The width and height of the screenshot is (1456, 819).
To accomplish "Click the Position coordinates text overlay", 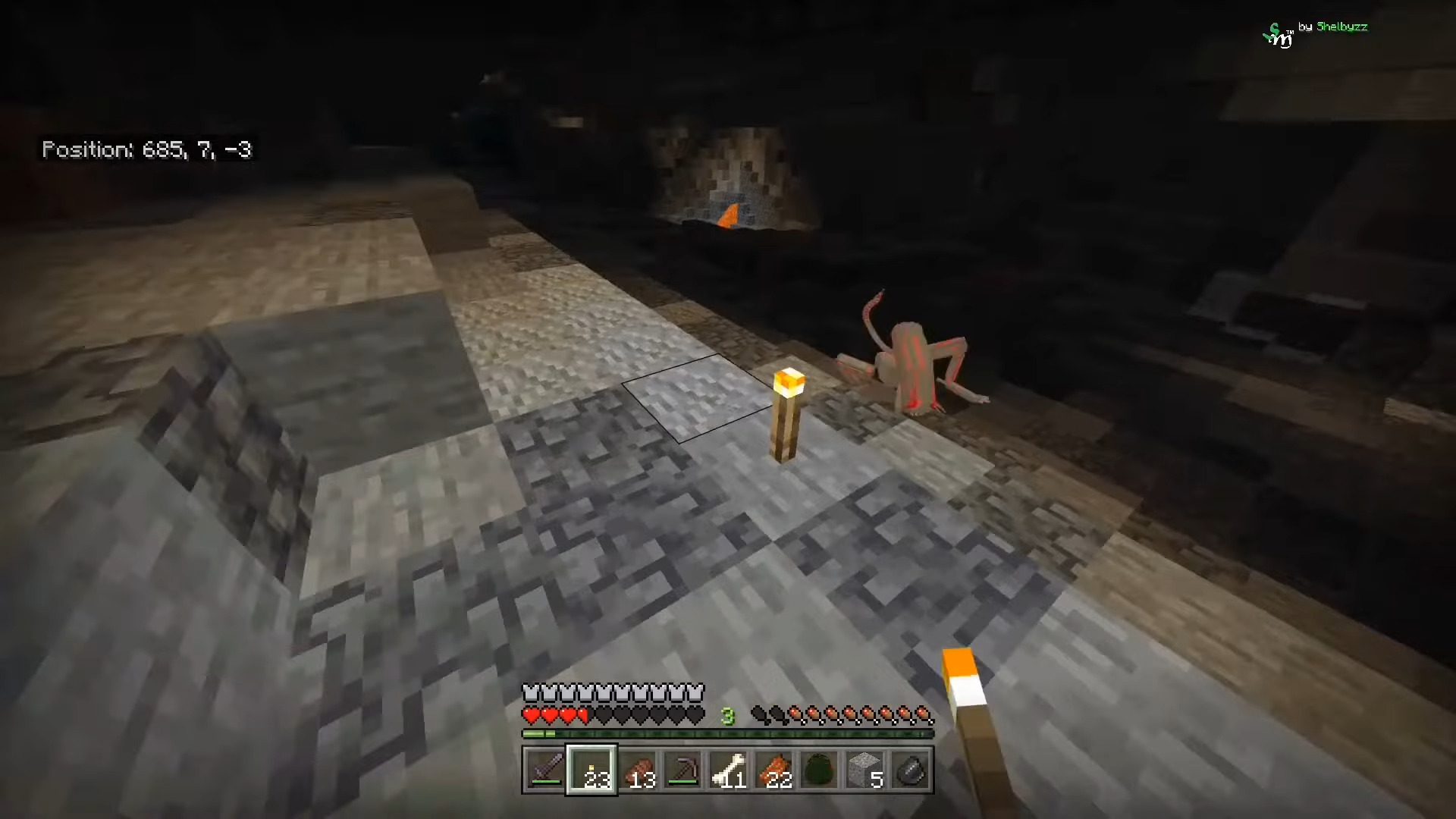I will click(148, 150).
